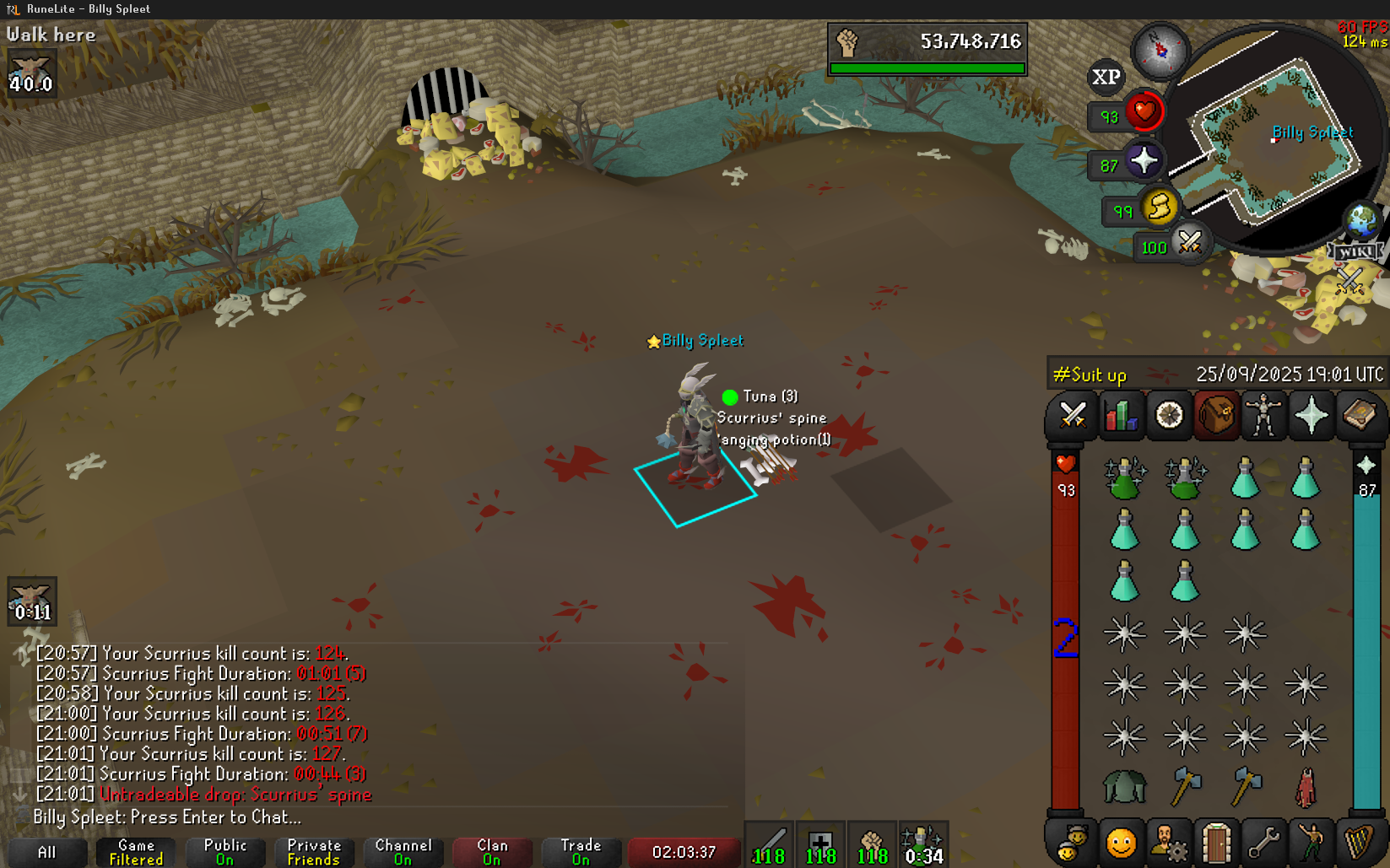Switch to the Skills stats tab
1390x868 pixels.
click(1121, 416)
